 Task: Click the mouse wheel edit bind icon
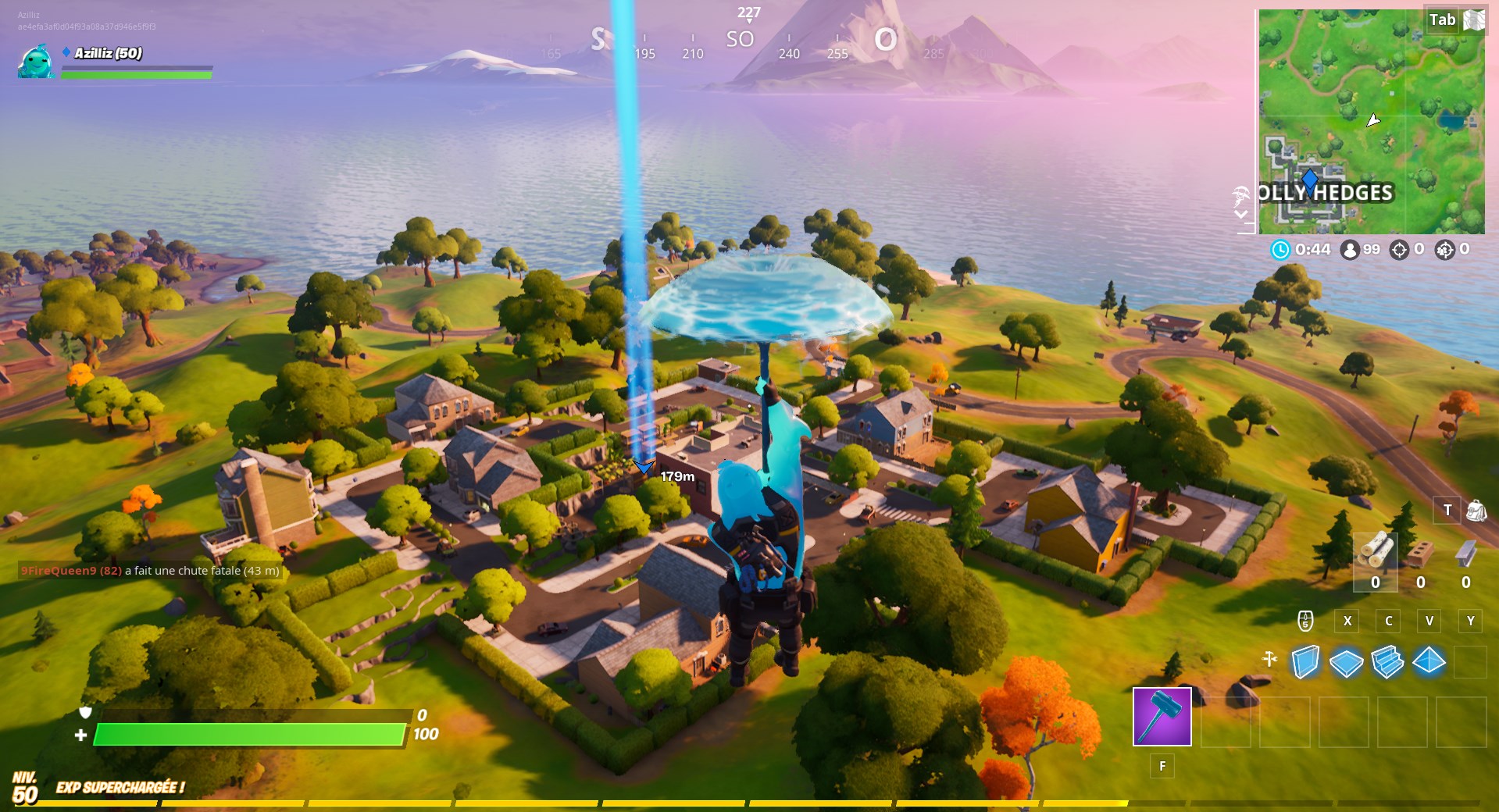(x=1305, y=621)
